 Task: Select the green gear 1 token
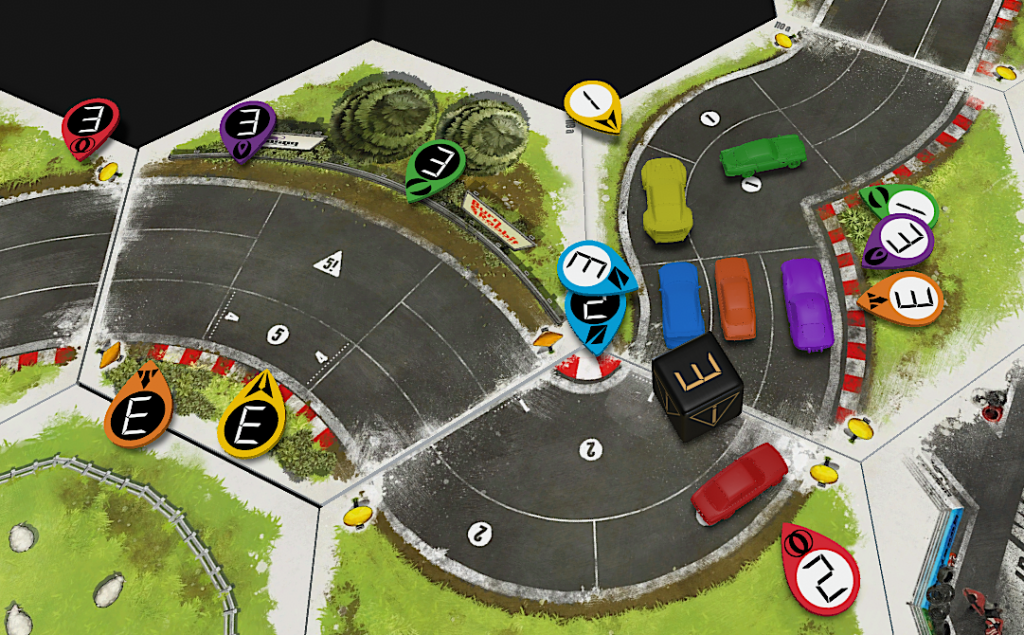[902, 206]
